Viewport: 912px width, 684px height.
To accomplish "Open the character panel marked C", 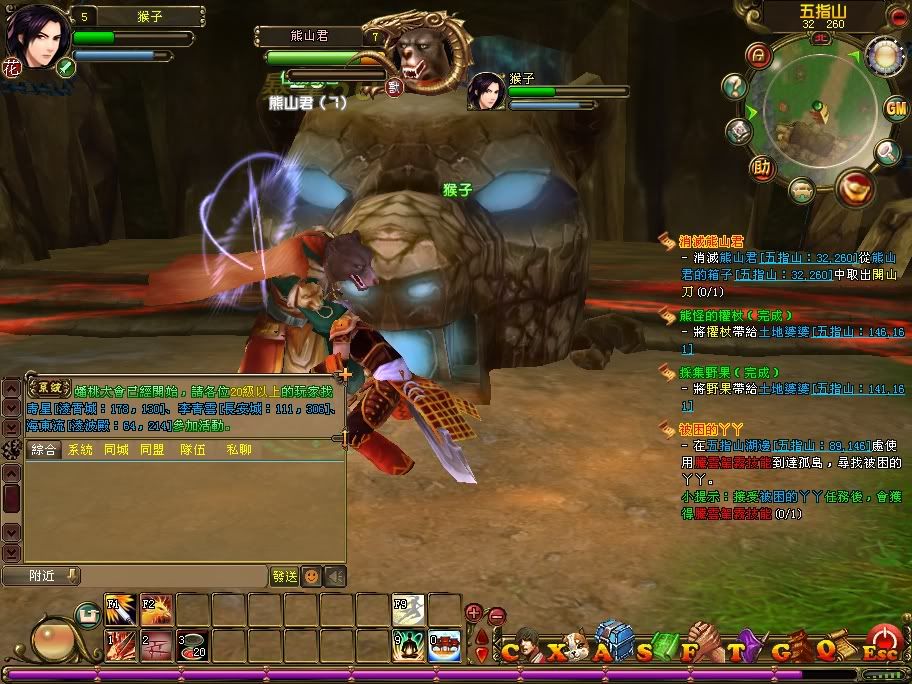I will (511, 650).
